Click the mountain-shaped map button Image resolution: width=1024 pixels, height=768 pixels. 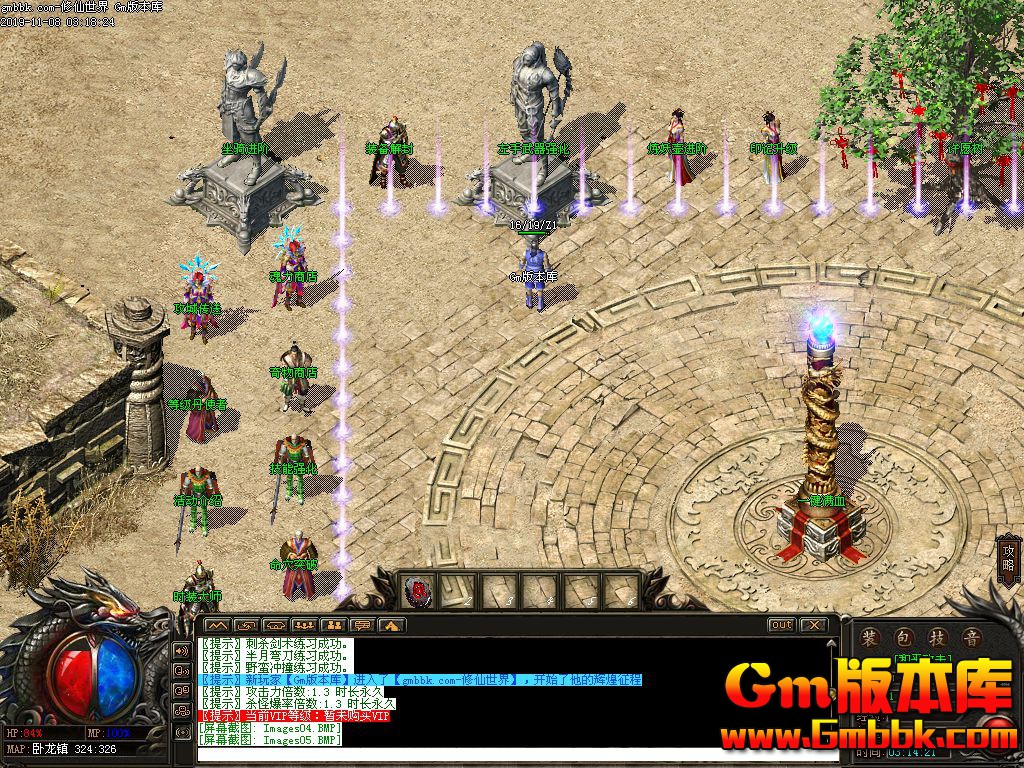(x=216, y=626)
